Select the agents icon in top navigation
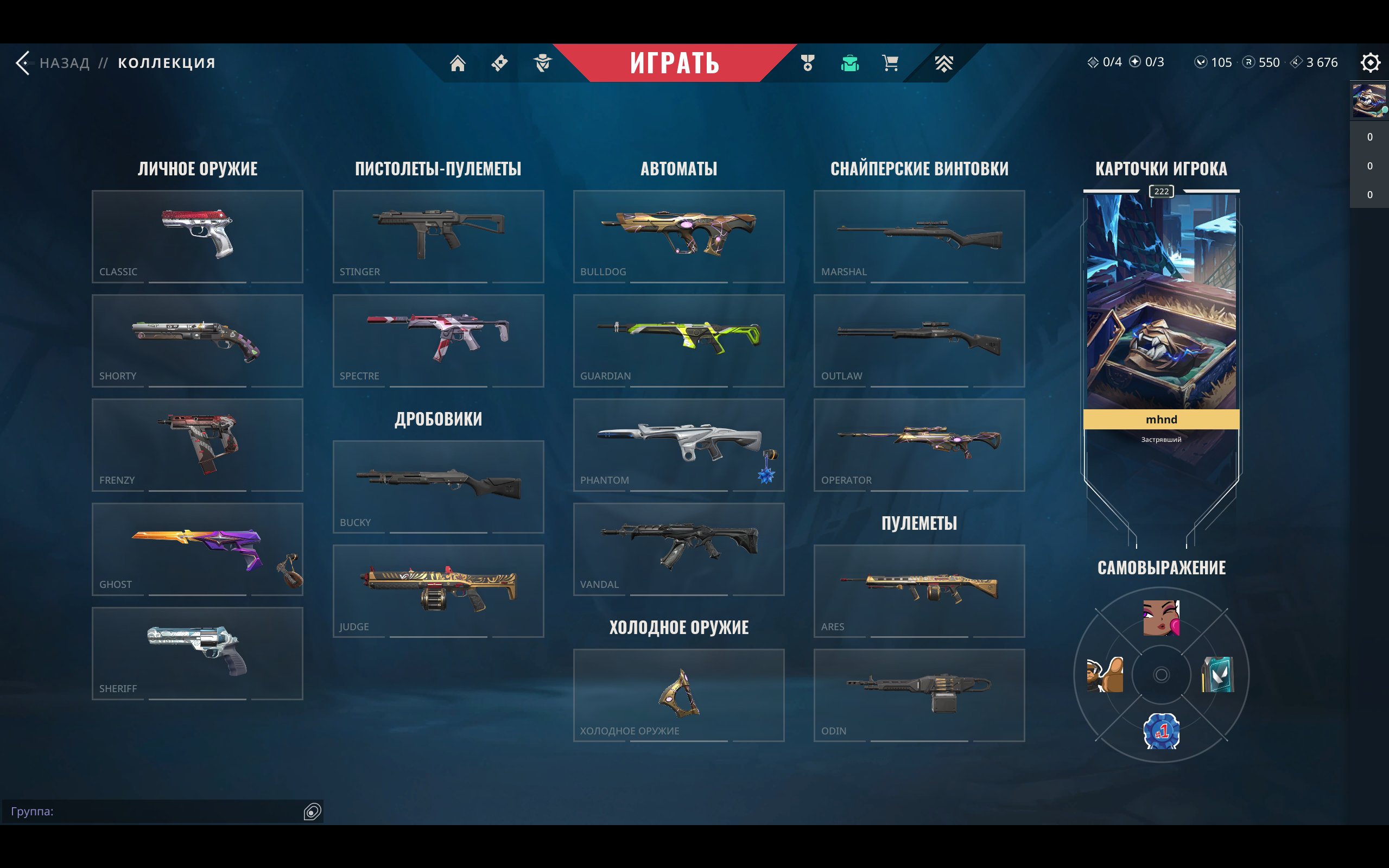This screenshot has height=868, width=1389. [x=542, y=63]
